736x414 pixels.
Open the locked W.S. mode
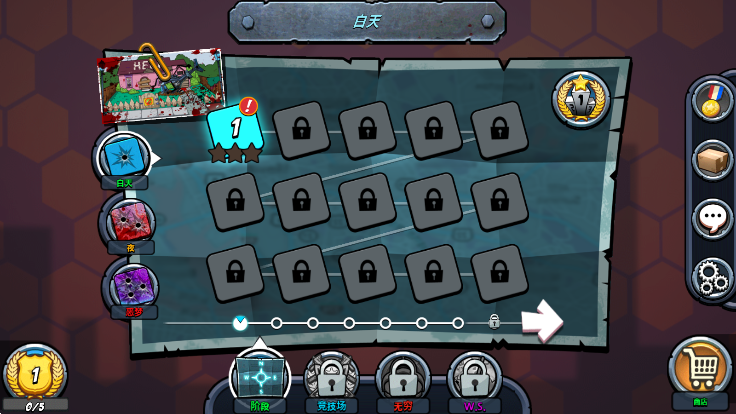tap(475, 379)
